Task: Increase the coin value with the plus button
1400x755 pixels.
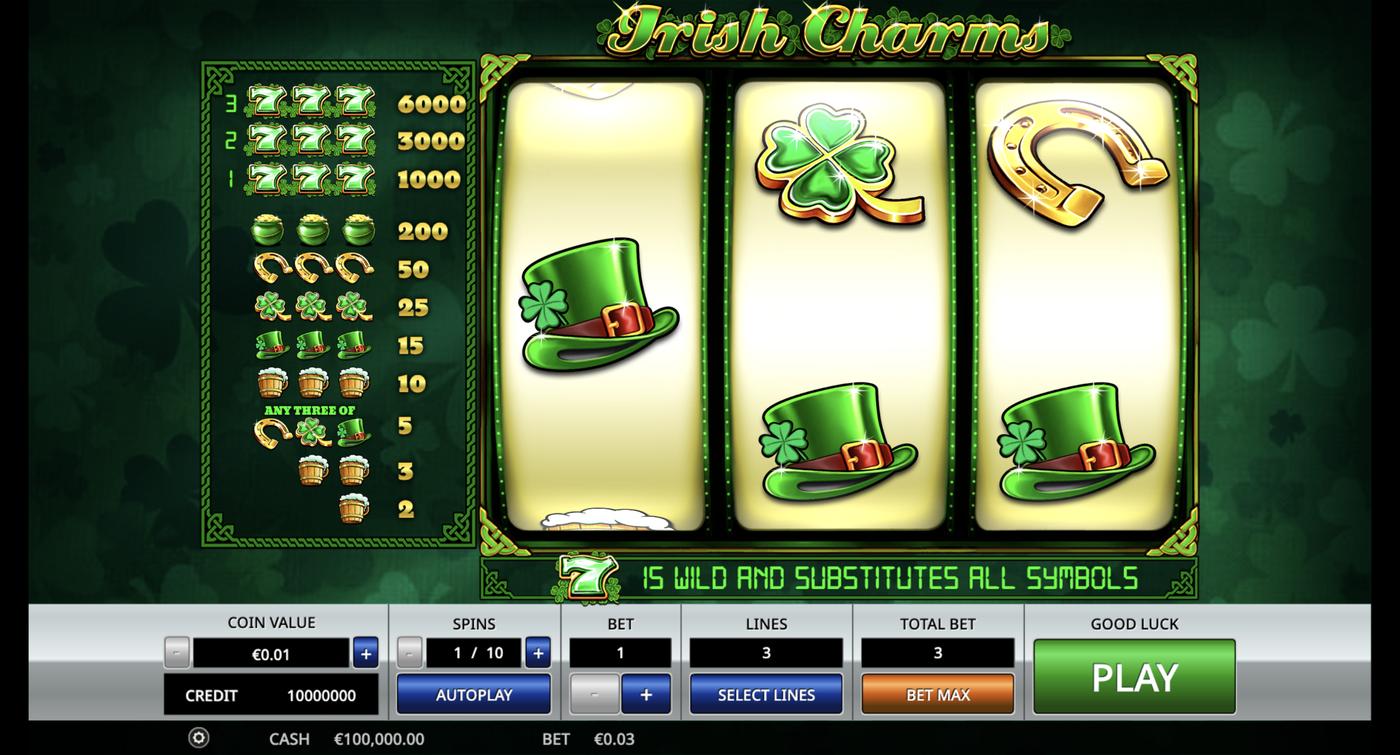Action: pyautogui.click(x=366, y=652)
